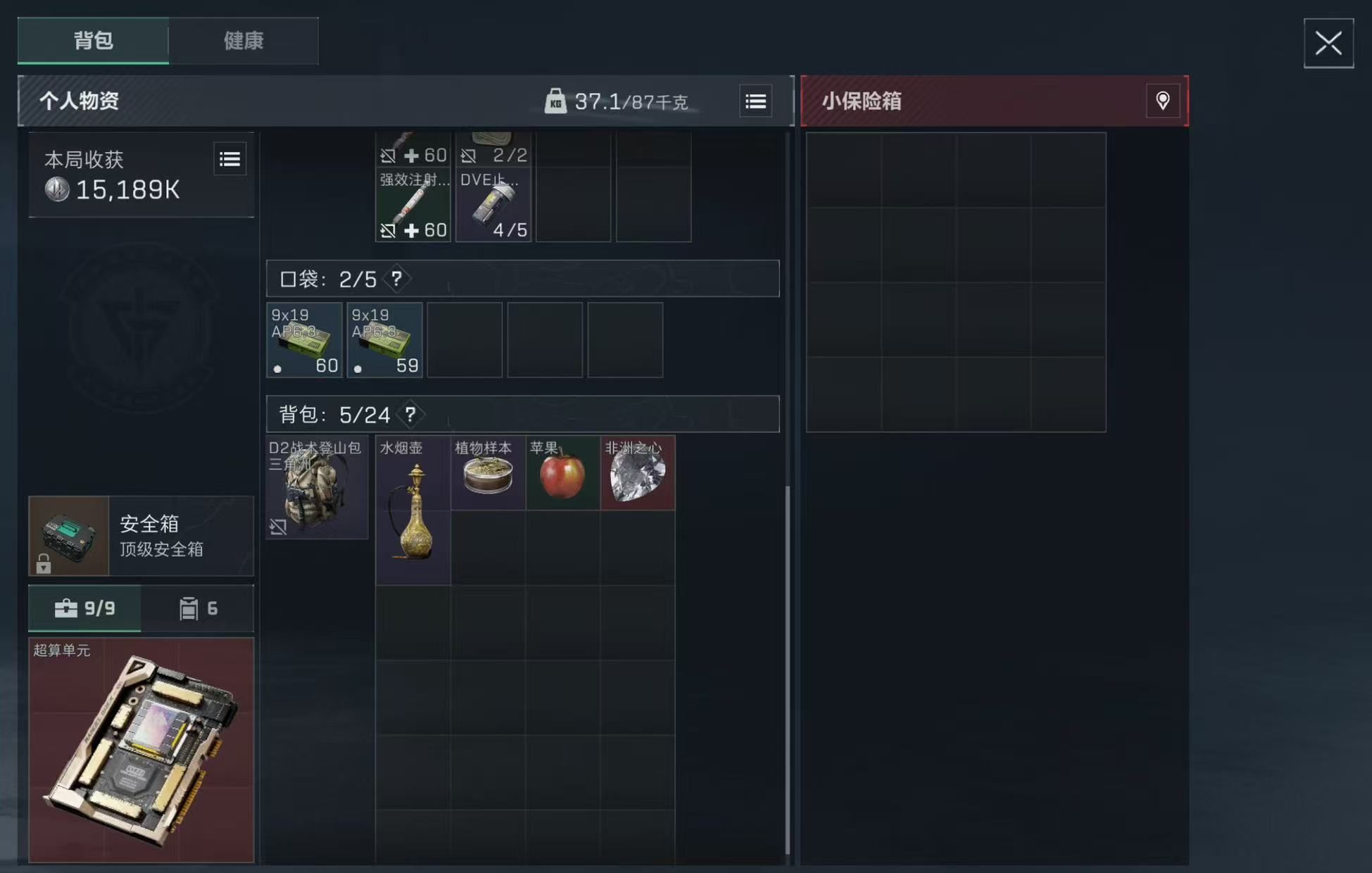The height and width of the screenshot is (873, 1372).
Task: Select the 水烟壶 hookah item
Action: pos(413,510)
